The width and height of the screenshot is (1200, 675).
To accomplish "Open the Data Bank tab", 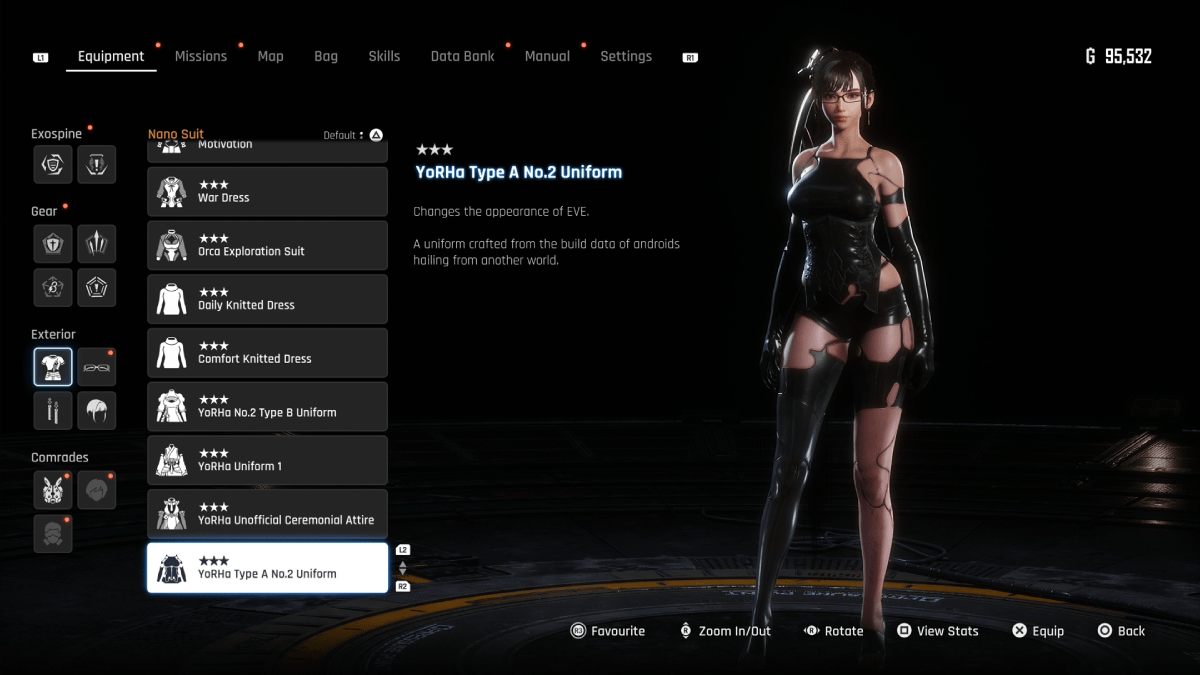I will click(x=462, y=57).
